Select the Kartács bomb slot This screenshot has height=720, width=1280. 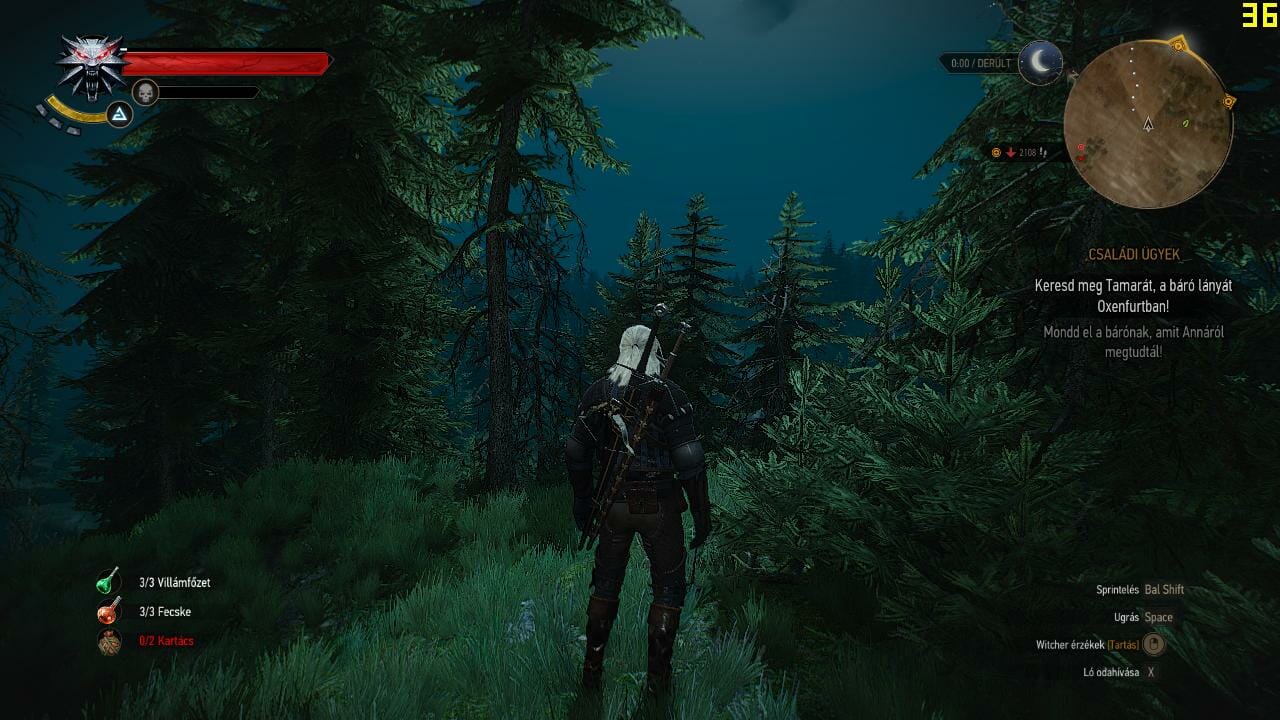pyautogui.click(x=109, y=641)
